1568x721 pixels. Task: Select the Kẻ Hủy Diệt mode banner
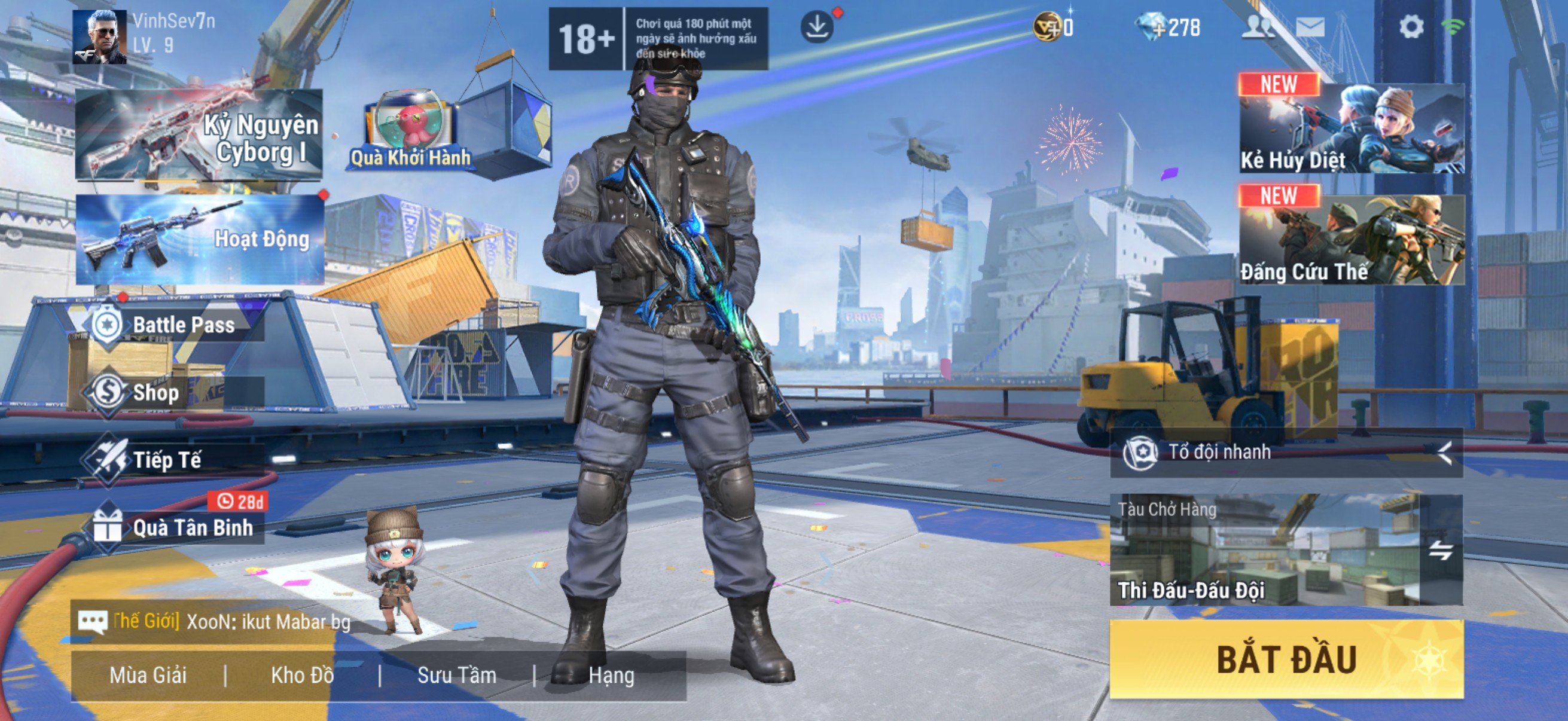(x=1352, y=129)
